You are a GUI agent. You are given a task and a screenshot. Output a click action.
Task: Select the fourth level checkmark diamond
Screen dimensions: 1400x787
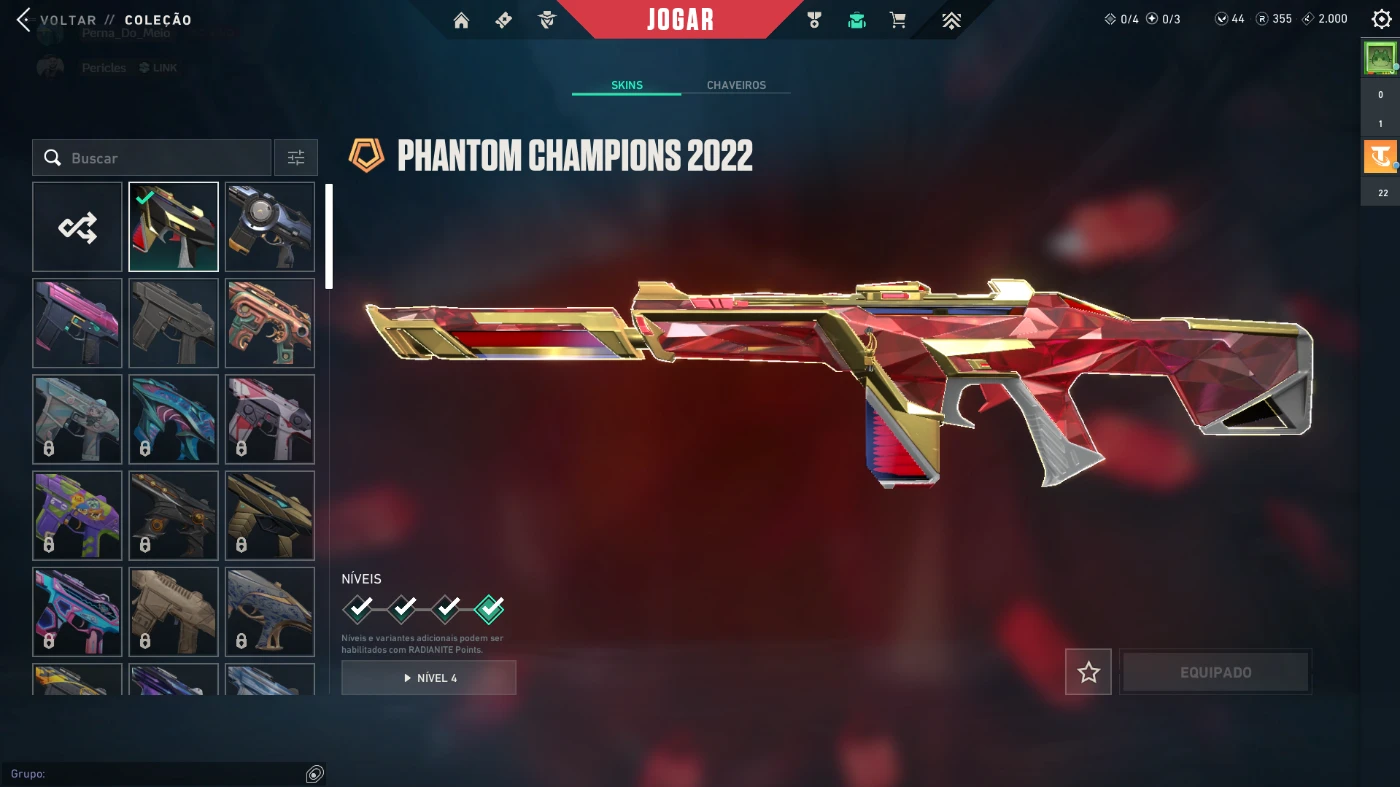click(489, 608)
